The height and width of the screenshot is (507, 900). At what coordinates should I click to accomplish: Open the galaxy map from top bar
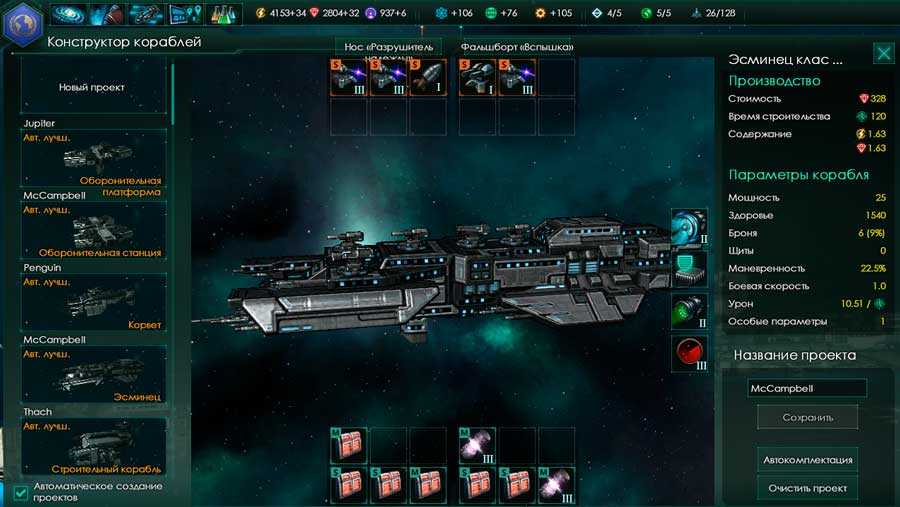68,14
